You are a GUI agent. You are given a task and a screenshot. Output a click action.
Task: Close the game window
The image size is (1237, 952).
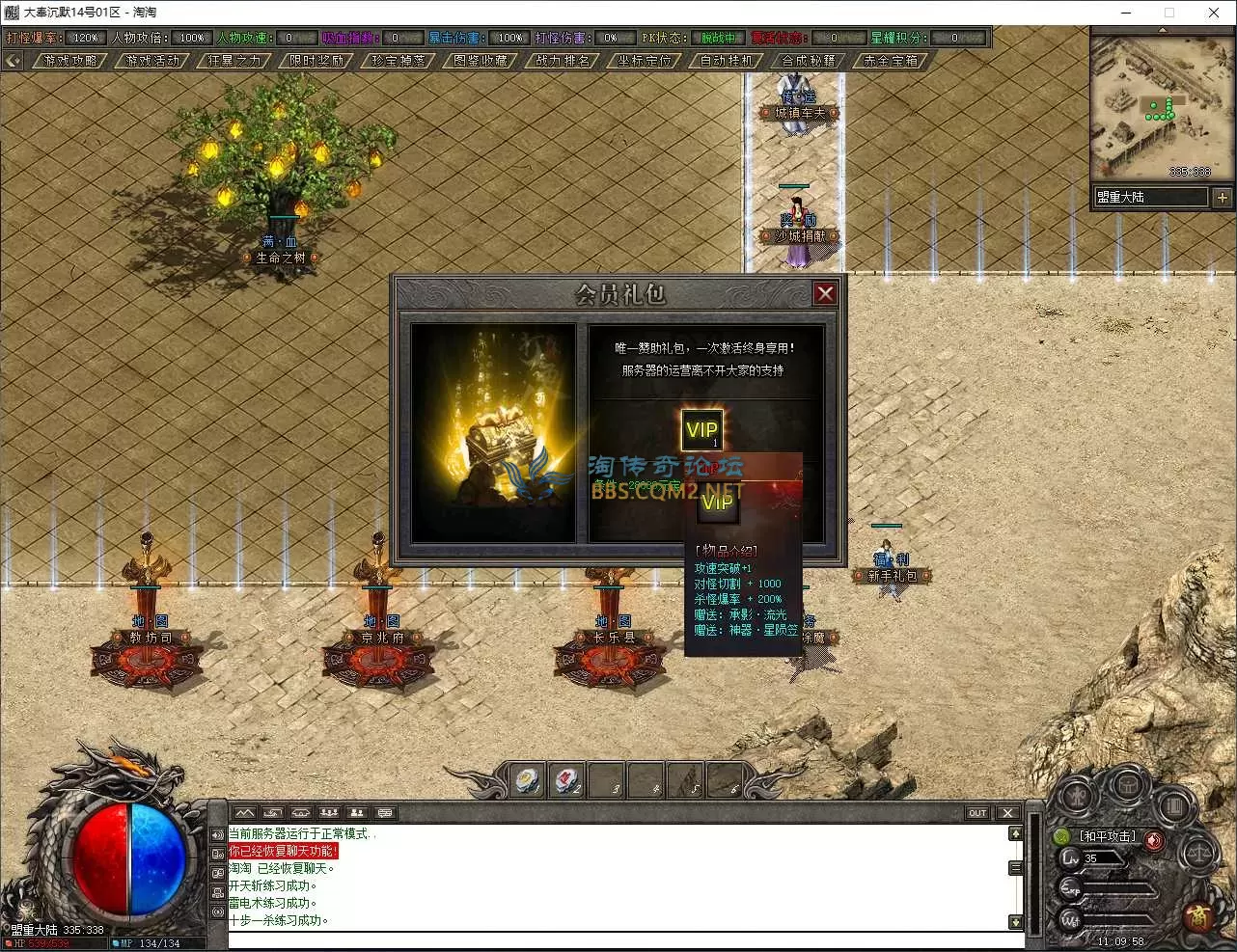pos(1214,13)
